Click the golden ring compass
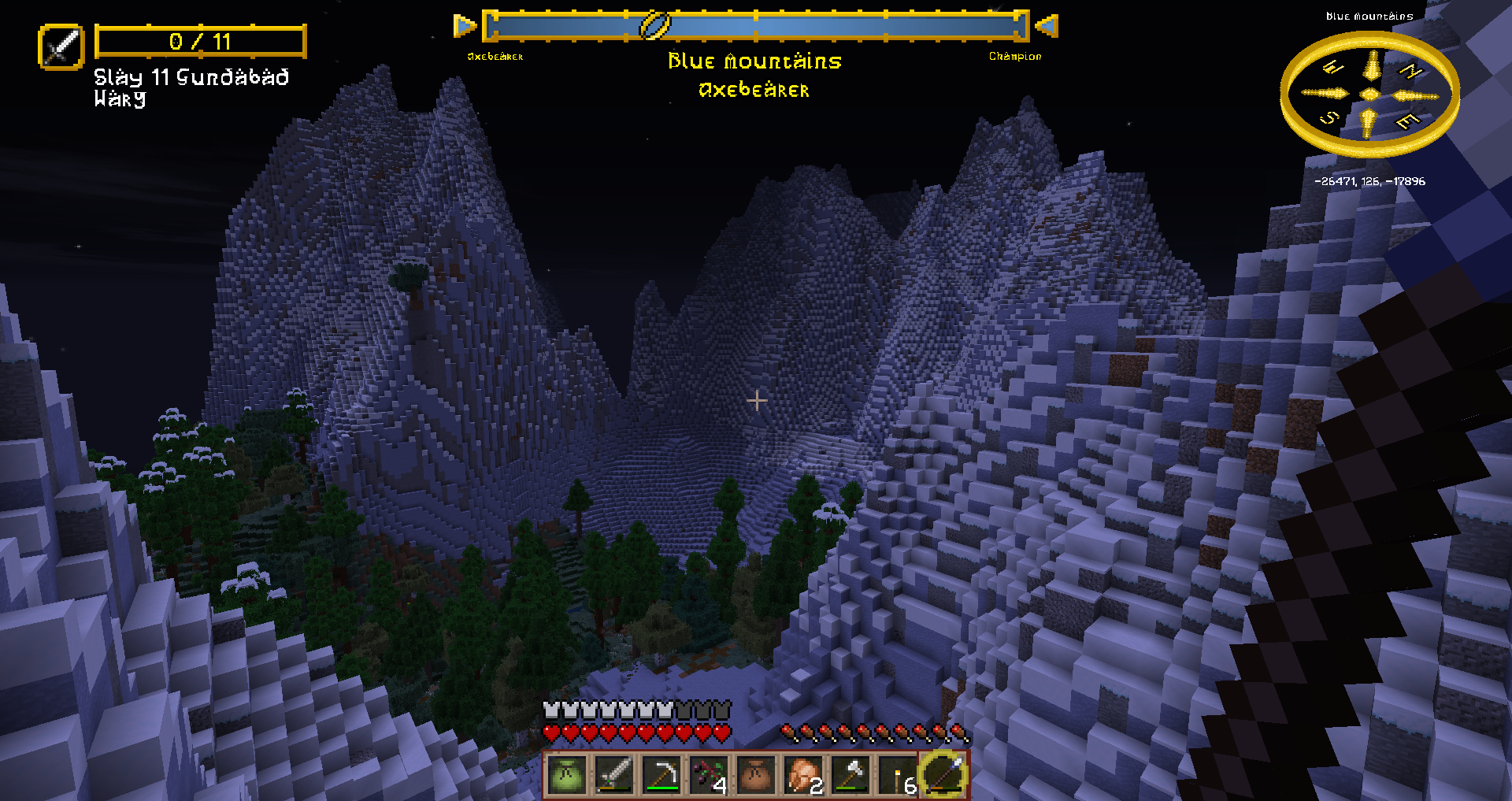Screen dimensions: 1512x801 tap(1369, 95)
